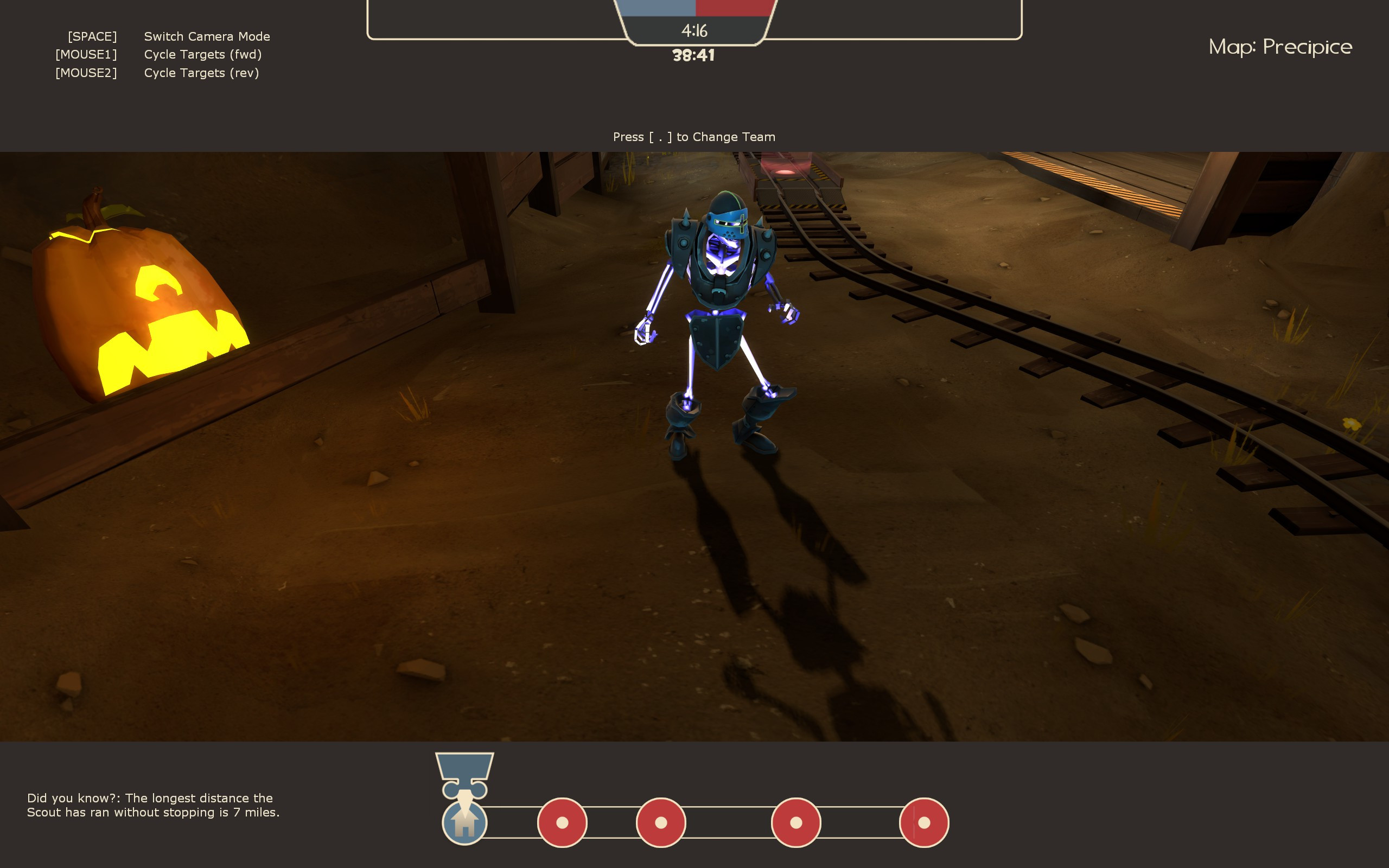Click the Did you know Scout tip

[152, 806]
